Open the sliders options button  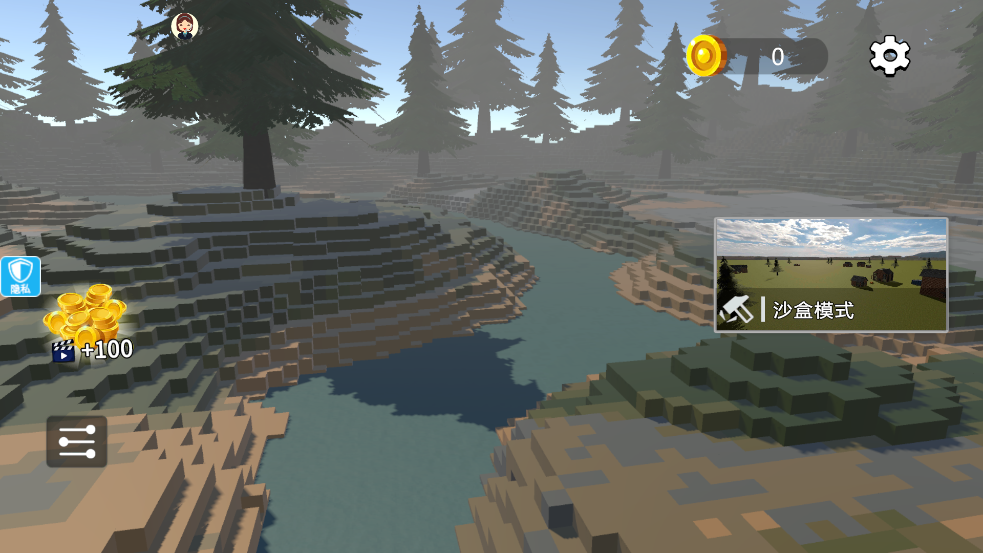coord(77,441)
